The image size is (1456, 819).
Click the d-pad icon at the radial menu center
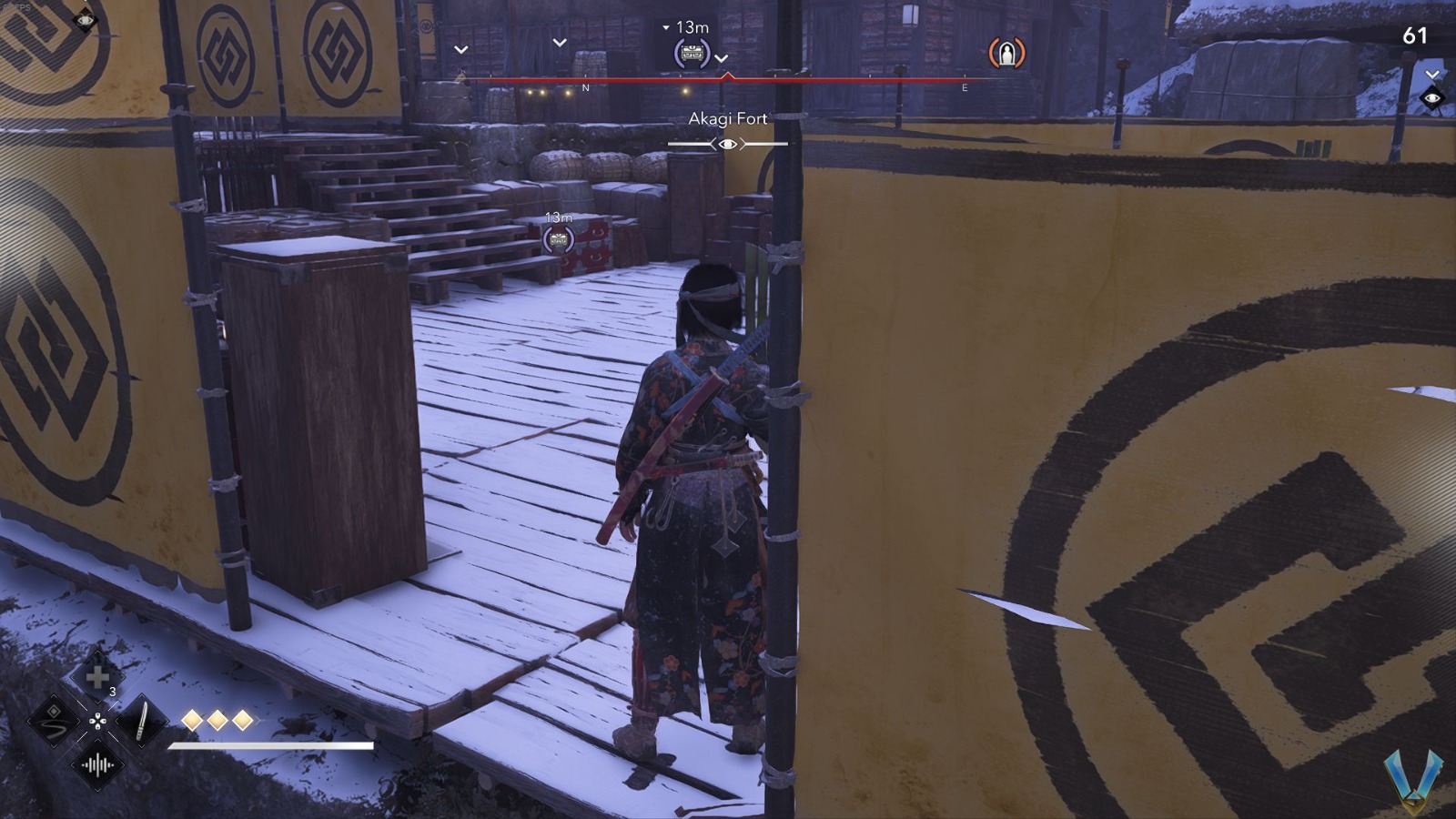98,720
